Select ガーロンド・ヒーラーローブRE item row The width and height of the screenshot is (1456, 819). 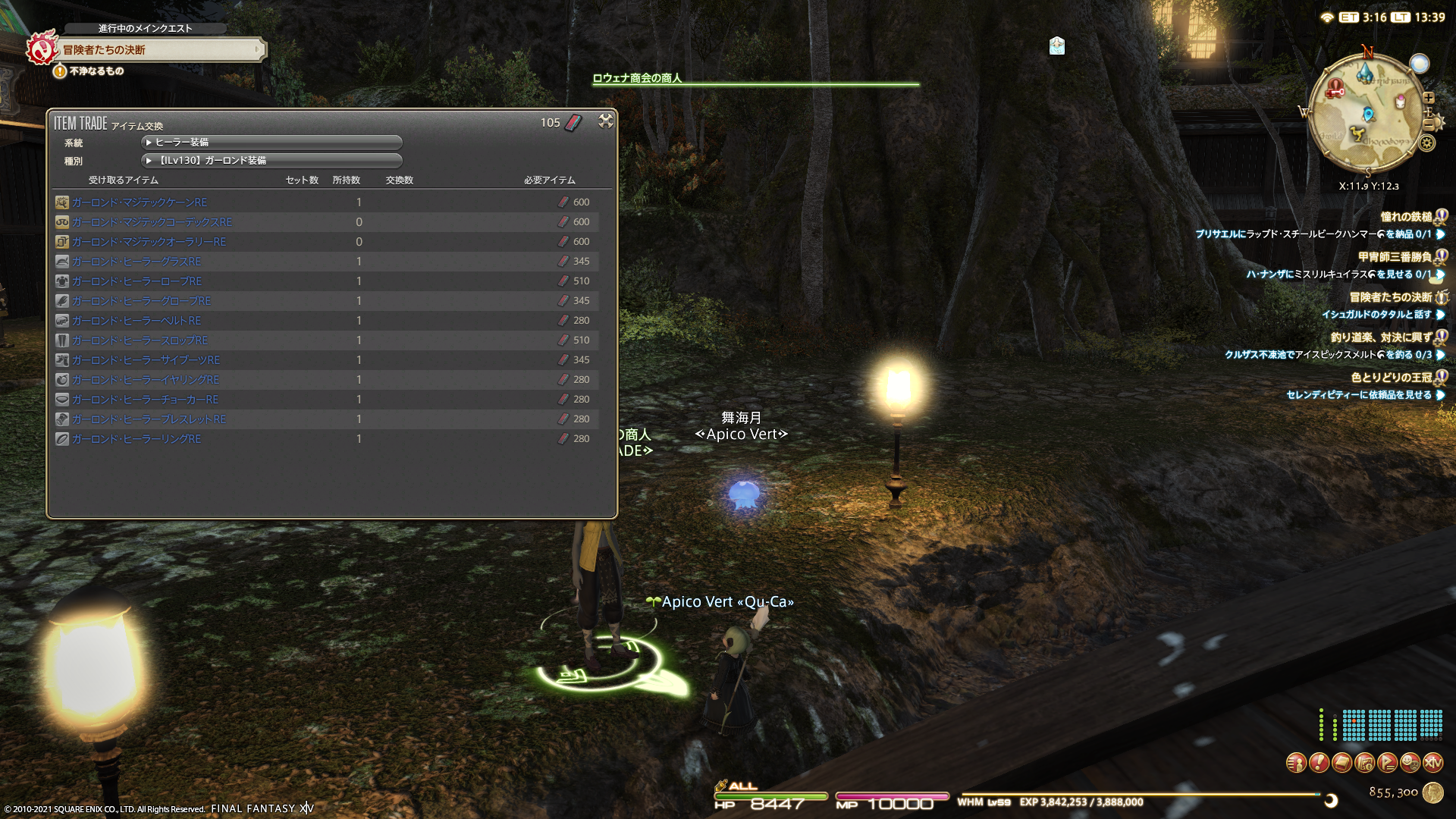[x=136, y=281]
